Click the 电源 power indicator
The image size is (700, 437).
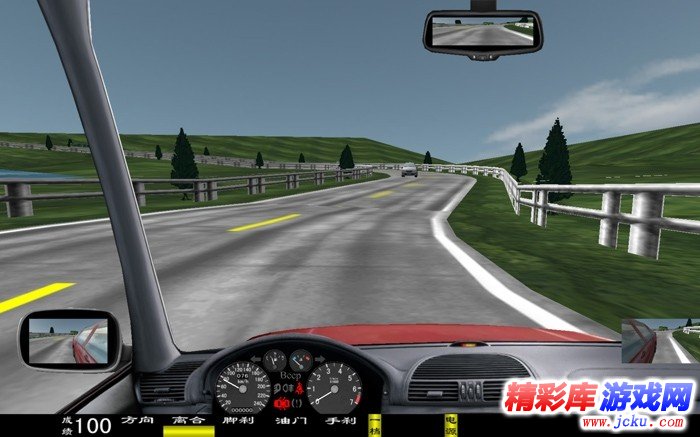click(x=449, y=422)
